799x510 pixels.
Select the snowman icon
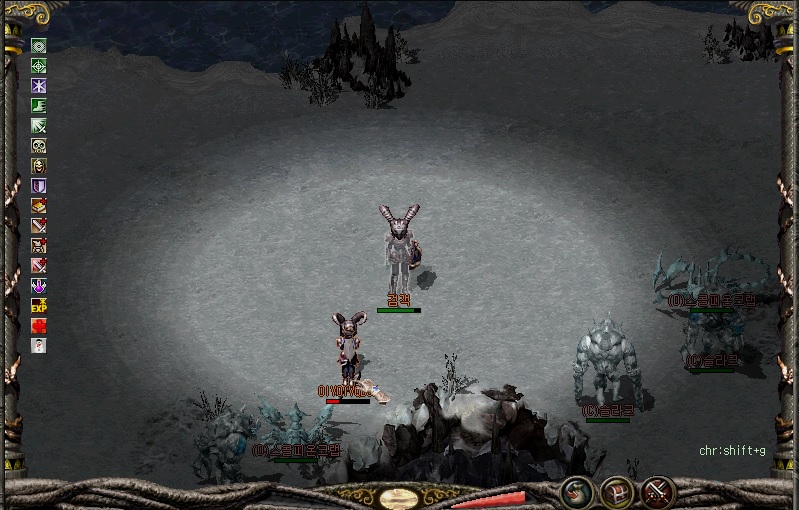pos(39,346)
